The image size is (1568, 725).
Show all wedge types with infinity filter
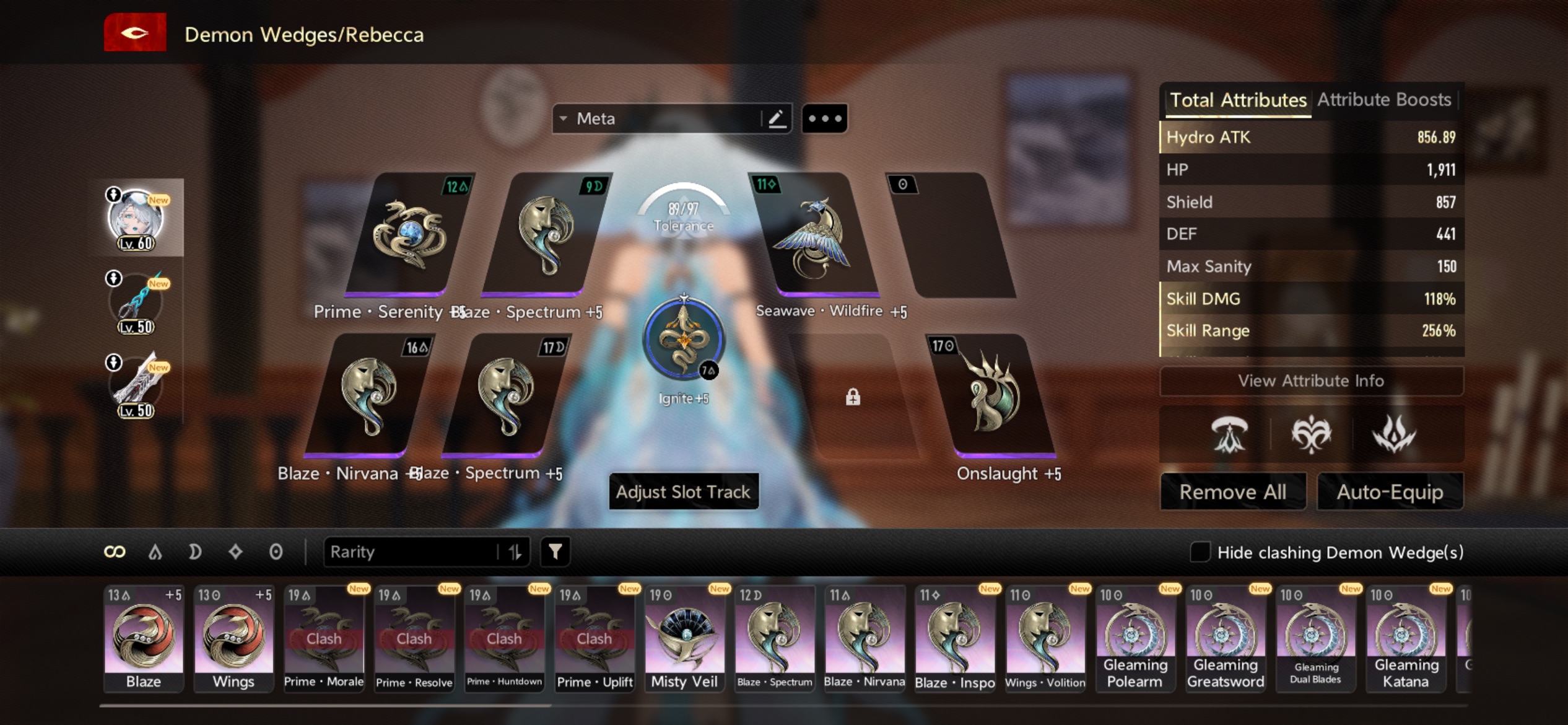(x=115, y=551)
